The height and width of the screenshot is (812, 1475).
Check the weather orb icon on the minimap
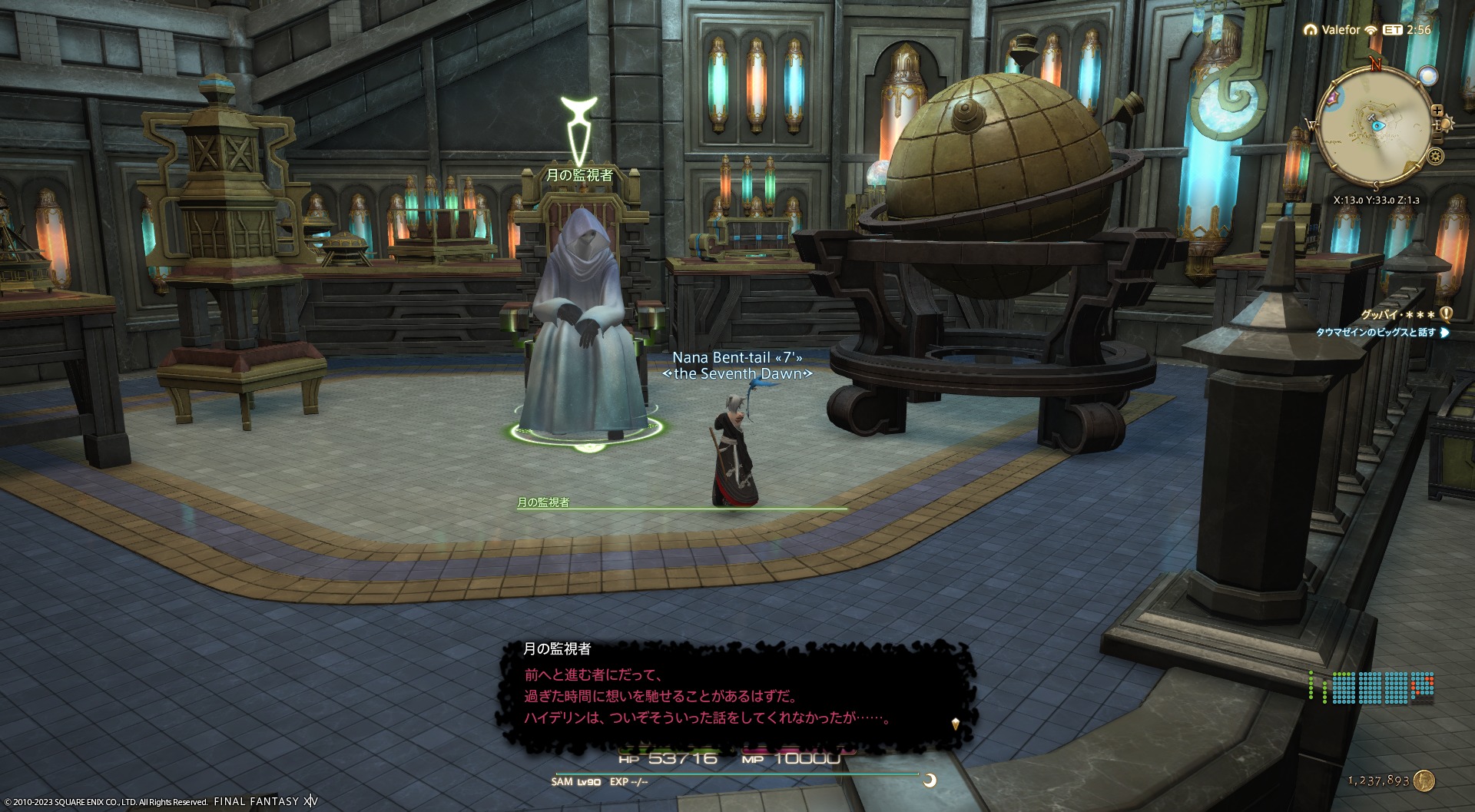(1427, 76)
